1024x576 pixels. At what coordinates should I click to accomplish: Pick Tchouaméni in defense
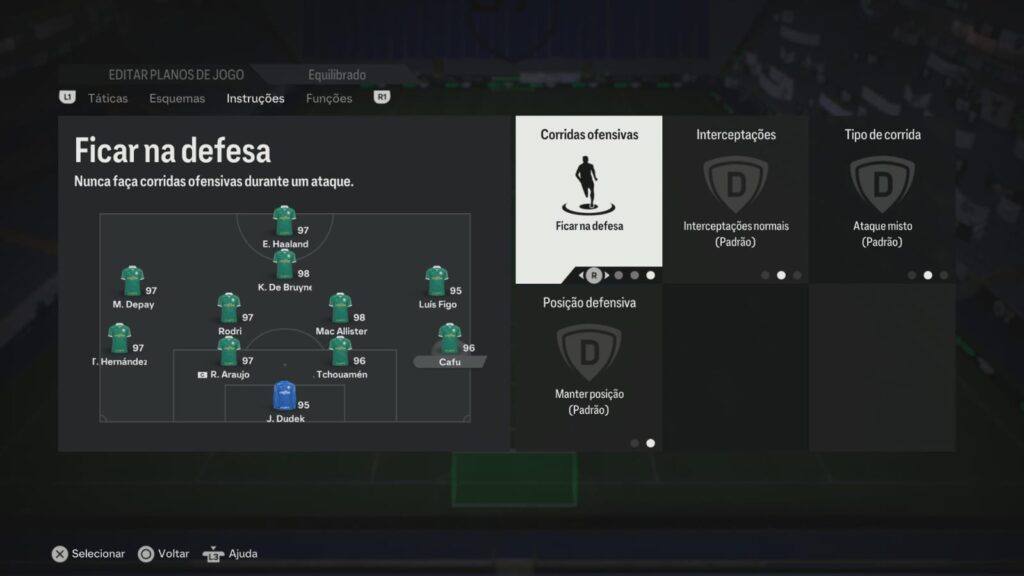coord(340,352)
